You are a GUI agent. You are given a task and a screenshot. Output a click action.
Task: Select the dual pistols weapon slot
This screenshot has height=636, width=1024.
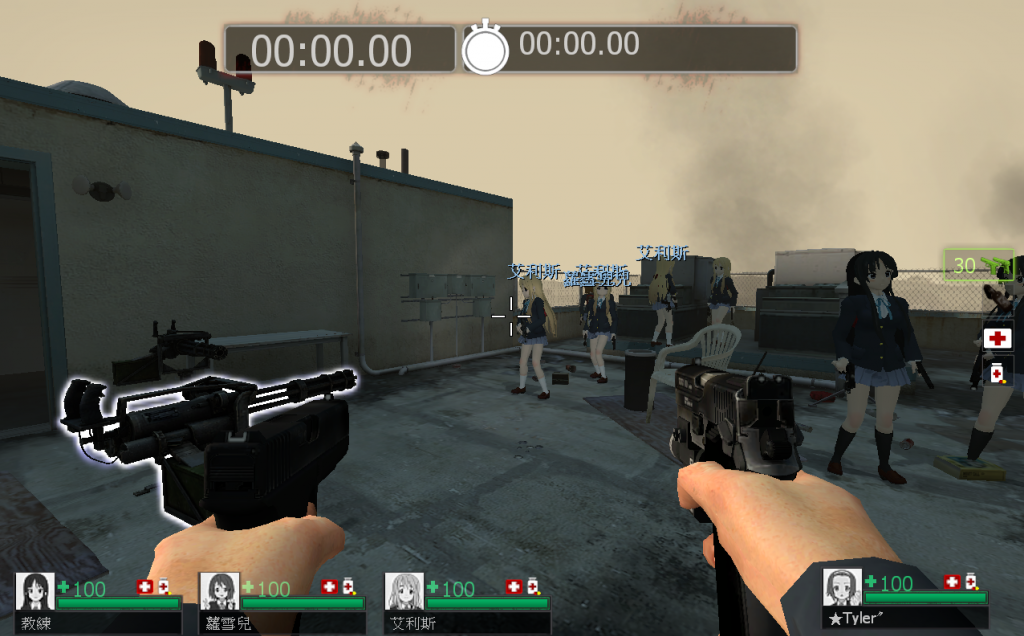coord(978,266)
